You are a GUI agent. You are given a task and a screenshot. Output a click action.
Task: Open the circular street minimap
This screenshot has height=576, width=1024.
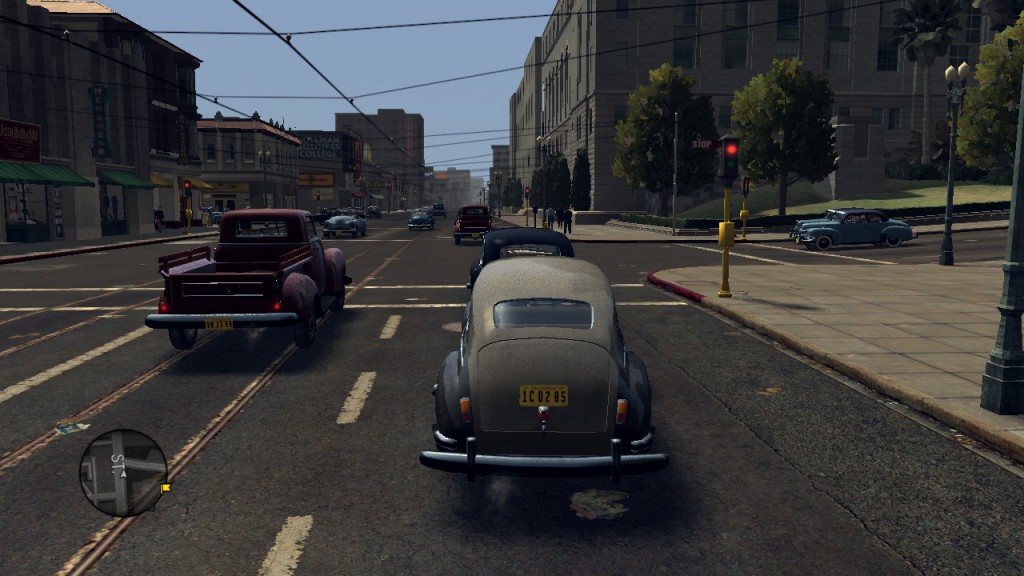click(x=123, y=473)
